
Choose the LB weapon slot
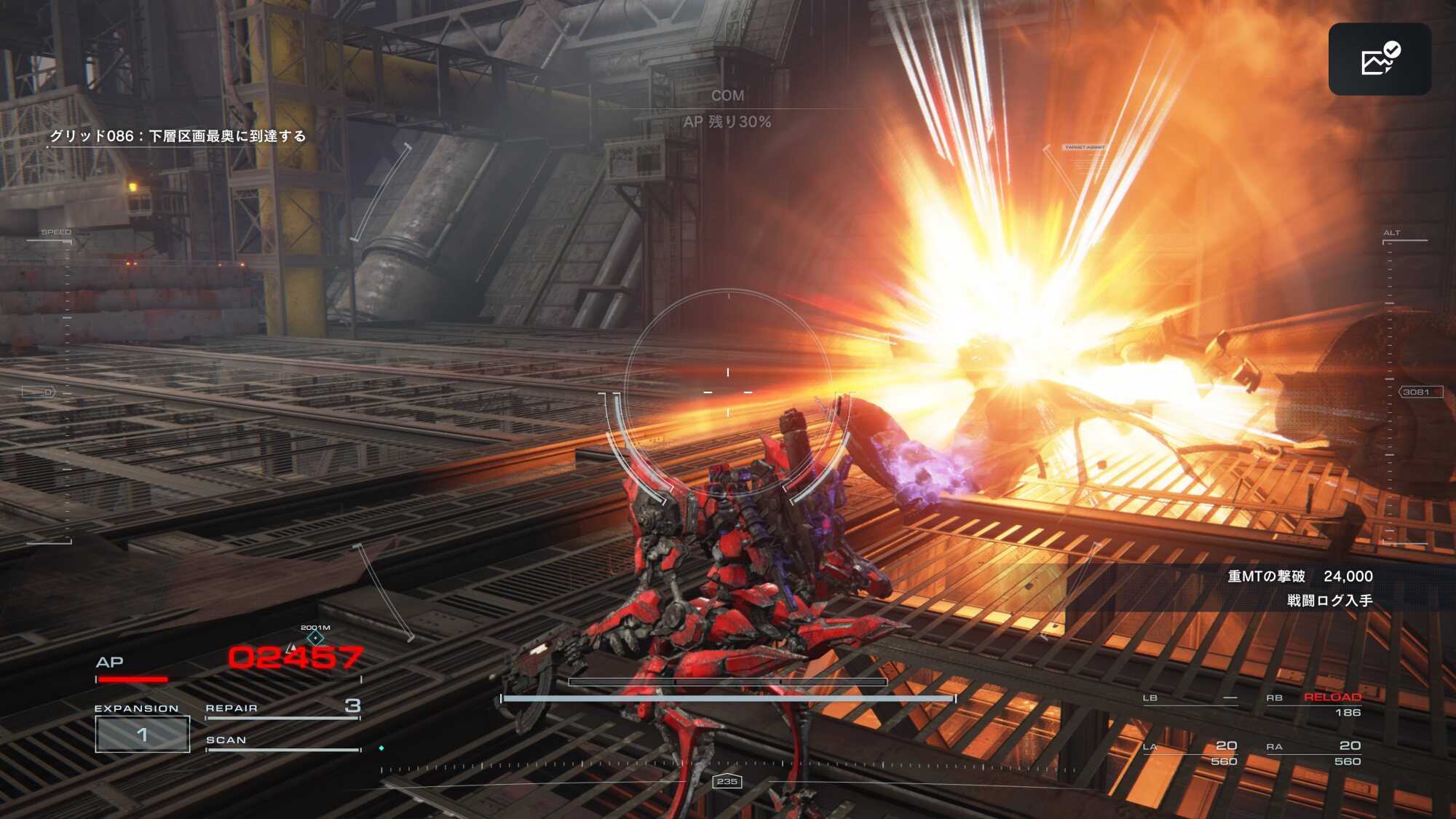coord(1190,699)
